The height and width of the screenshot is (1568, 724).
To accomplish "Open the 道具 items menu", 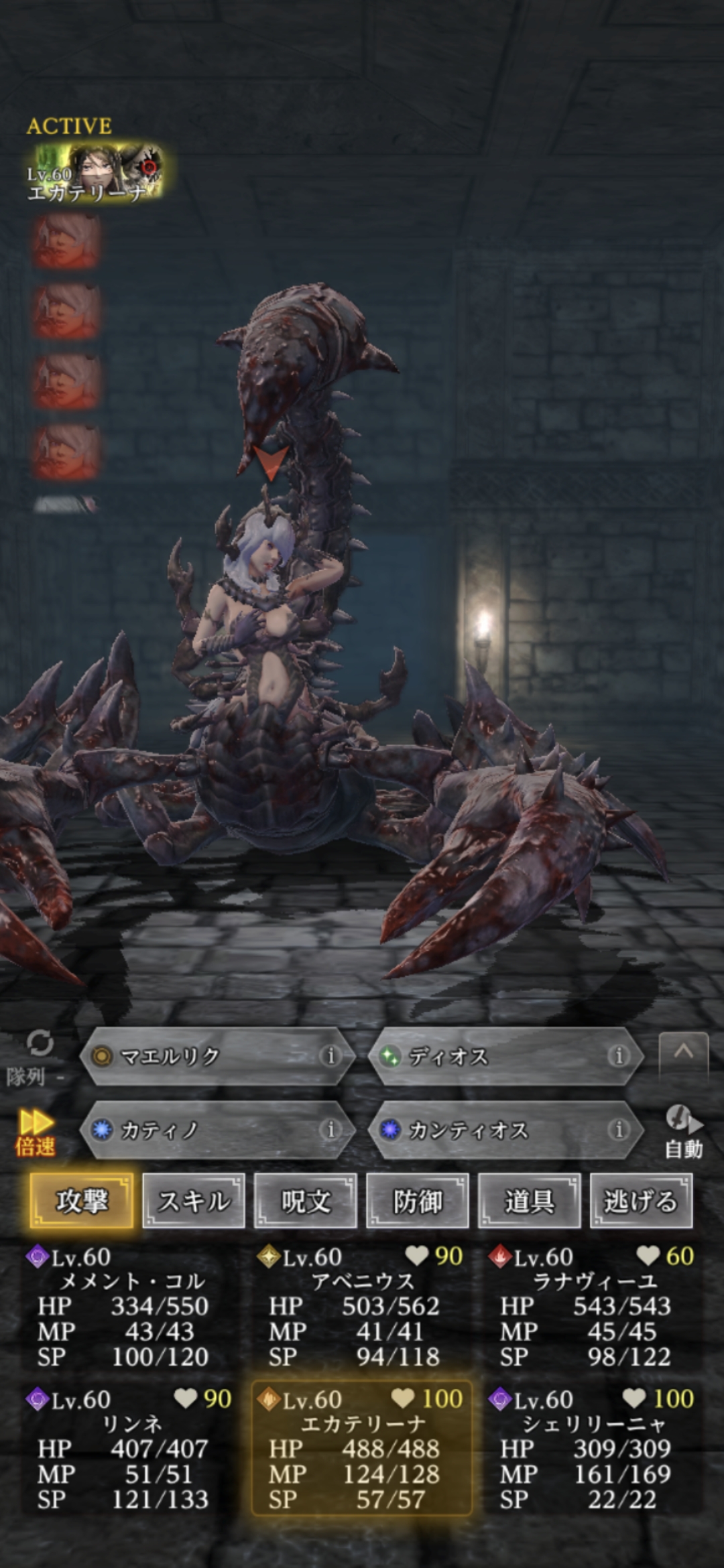I will point(529,1201).
